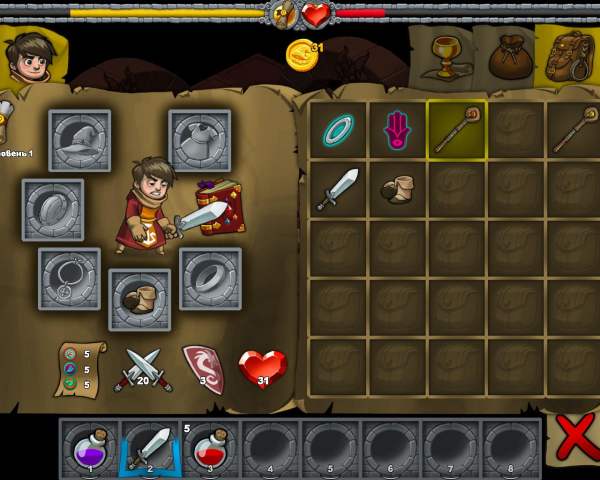Select the steel sword in the inventory grid
600x480 pixels.
pyautogui.click(x=338, y=189)
